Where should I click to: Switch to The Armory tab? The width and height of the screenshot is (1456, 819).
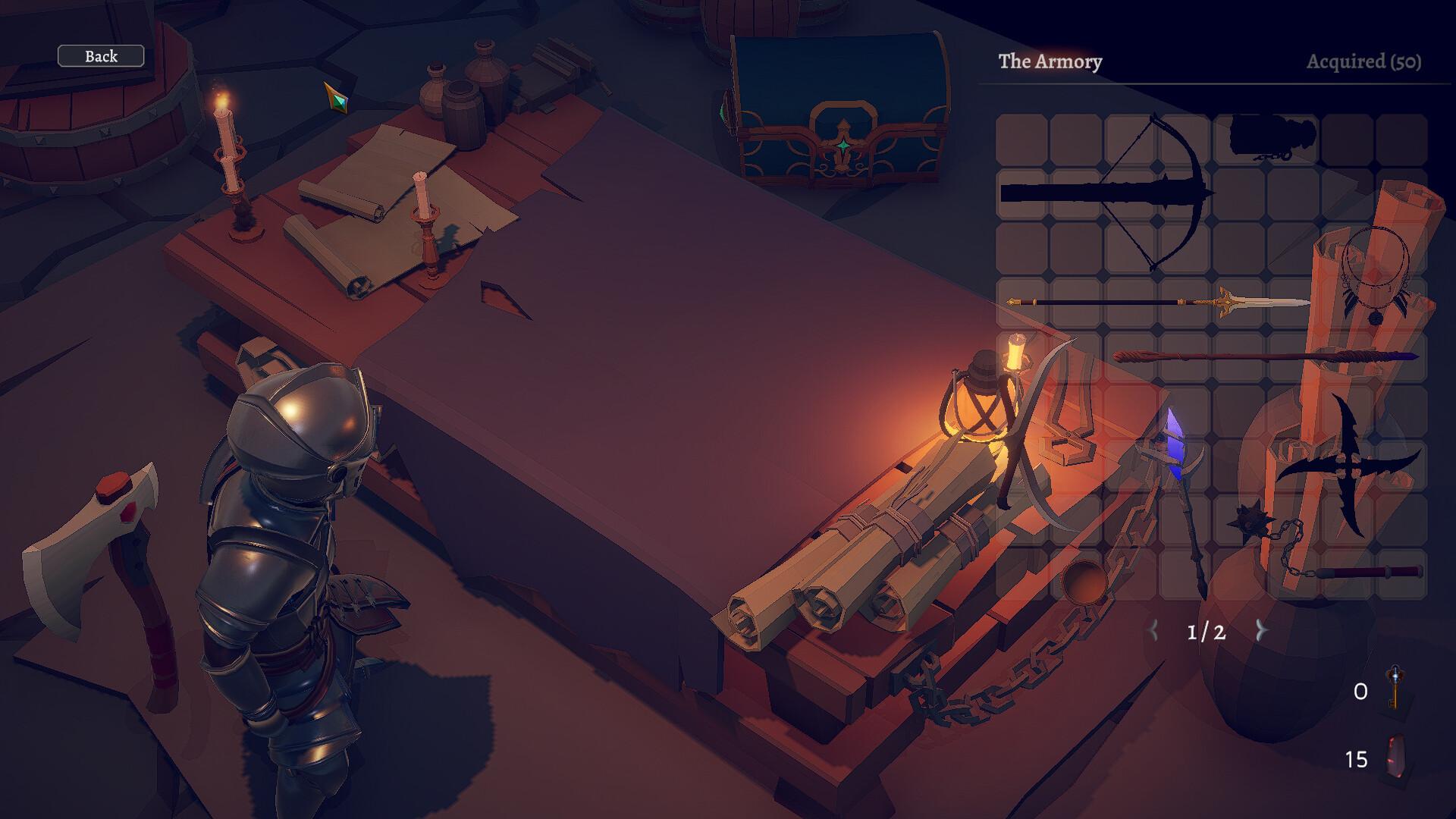coord(1051,63)
